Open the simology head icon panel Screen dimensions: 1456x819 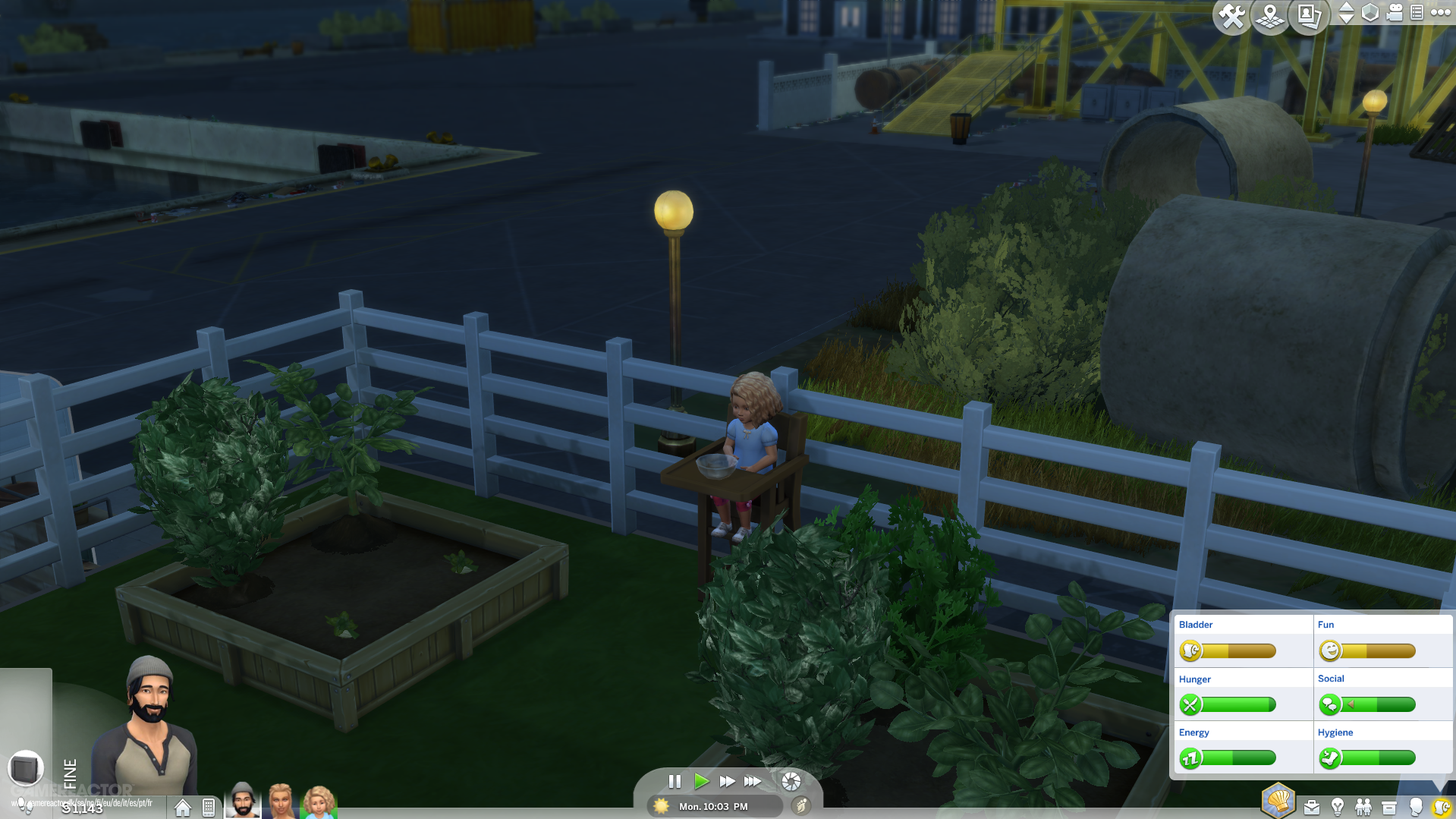pyautogui.click(x=1416, y=807)
